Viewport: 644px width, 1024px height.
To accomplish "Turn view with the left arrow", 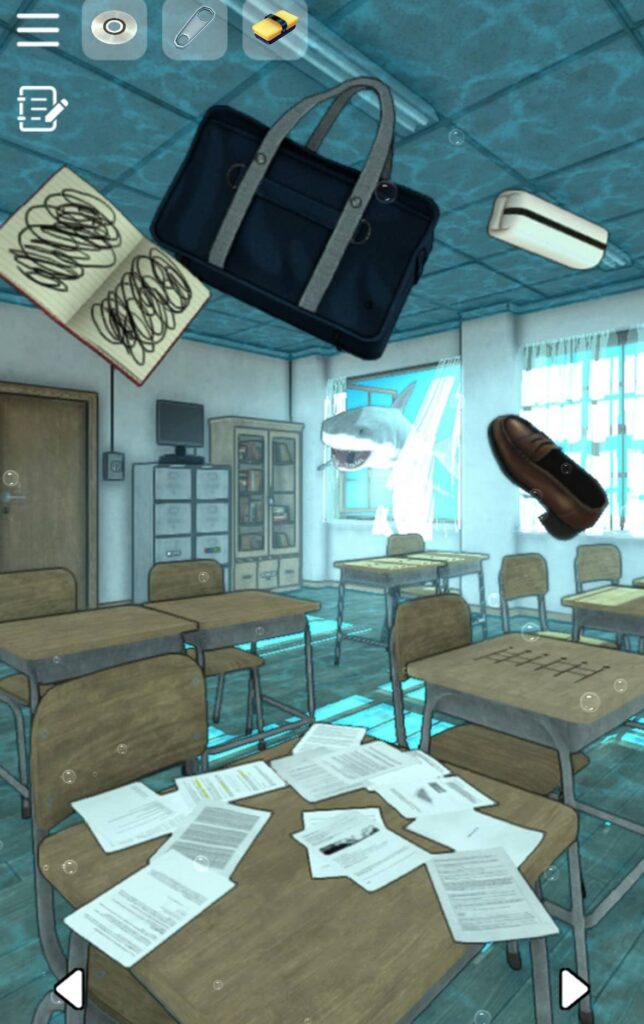I will [68, 988].
